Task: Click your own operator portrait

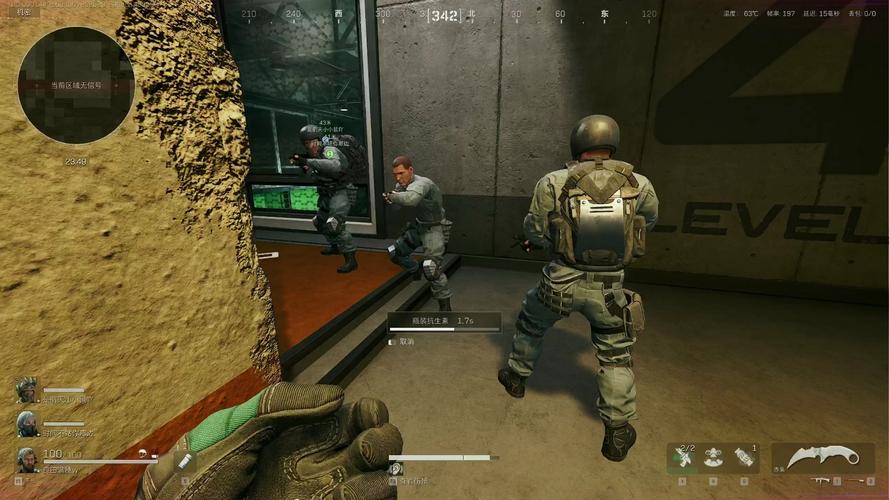Action: coord(26,459)
